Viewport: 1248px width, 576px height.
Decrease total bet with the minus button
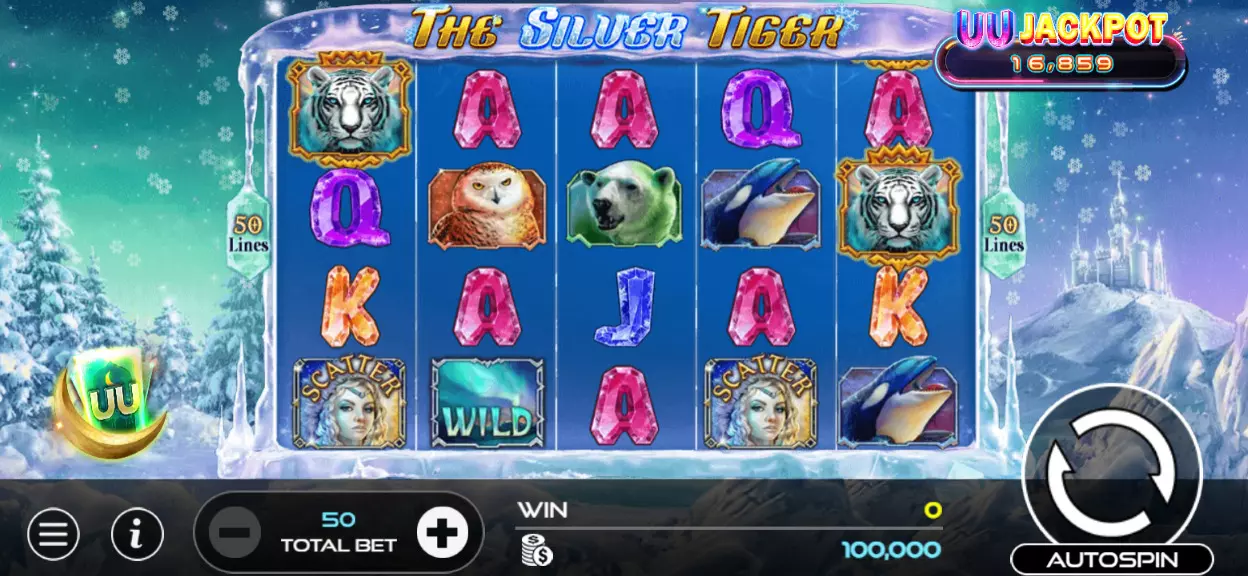click(236, 533)
